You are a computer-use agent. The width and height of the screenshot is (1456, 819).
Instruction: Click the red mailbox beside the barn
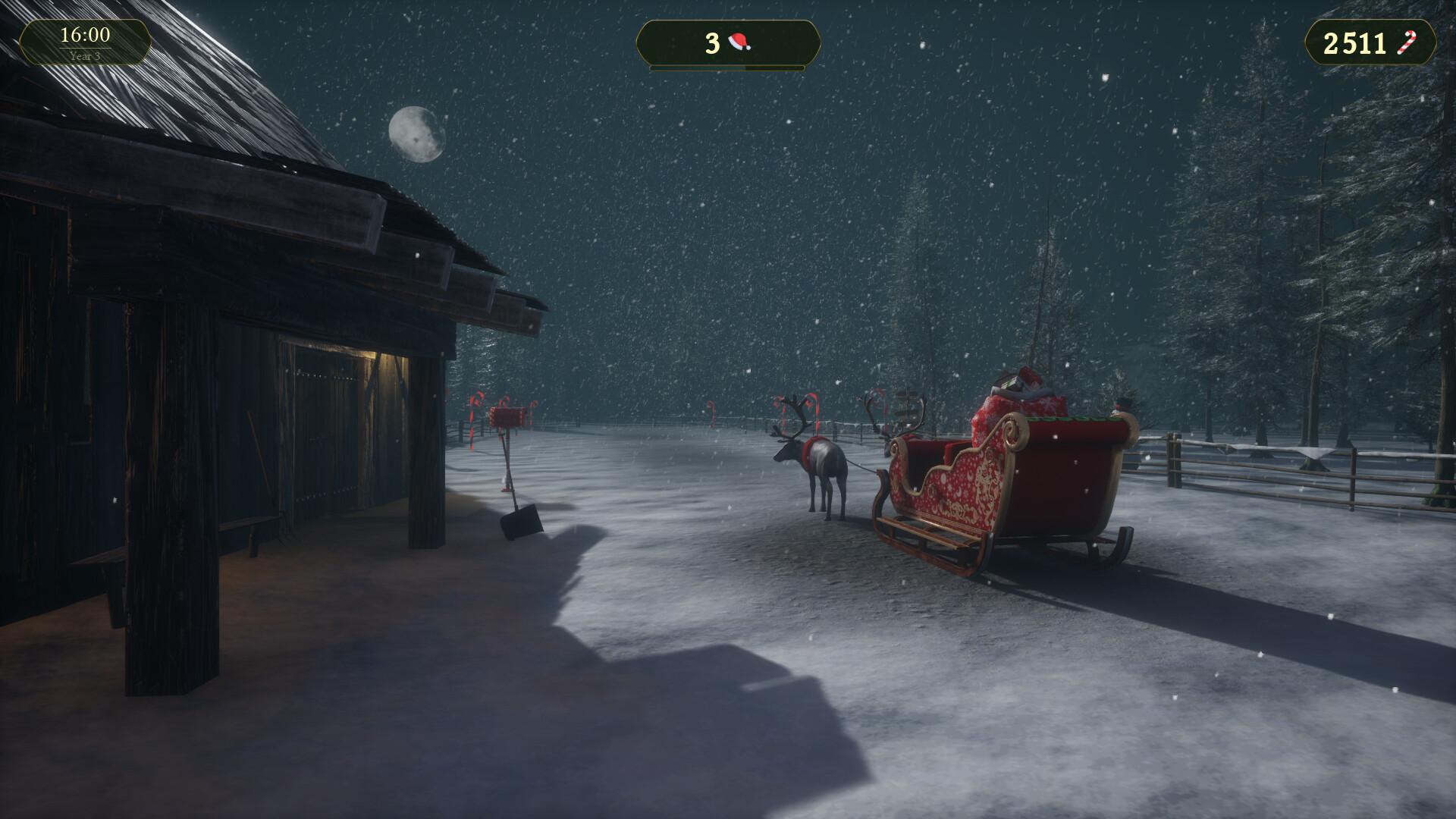coord(506,416)
